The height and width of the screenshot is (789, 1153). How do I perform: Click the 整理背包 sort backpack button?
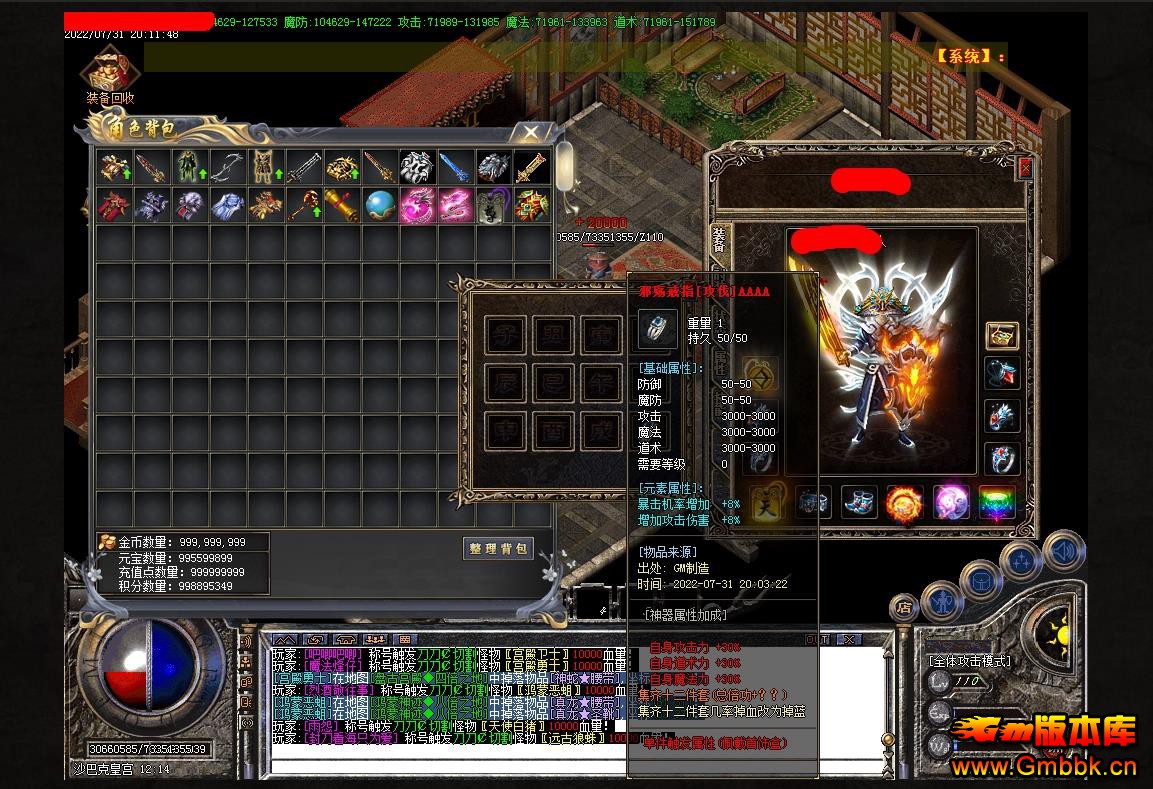point(499,548)
